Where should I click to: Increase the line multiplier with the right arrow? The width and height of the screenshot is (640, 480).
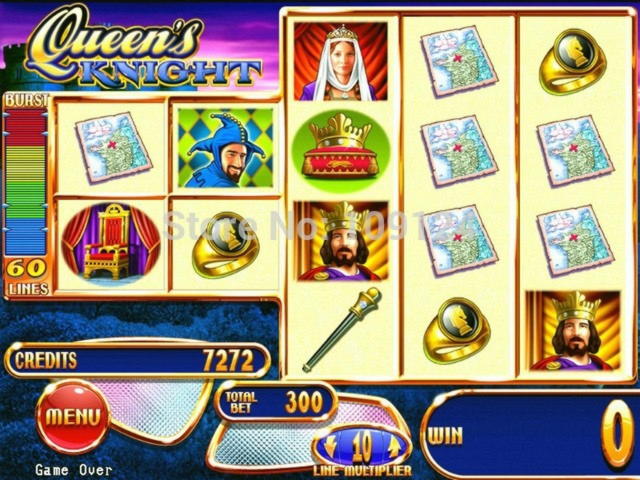point(394,445)
